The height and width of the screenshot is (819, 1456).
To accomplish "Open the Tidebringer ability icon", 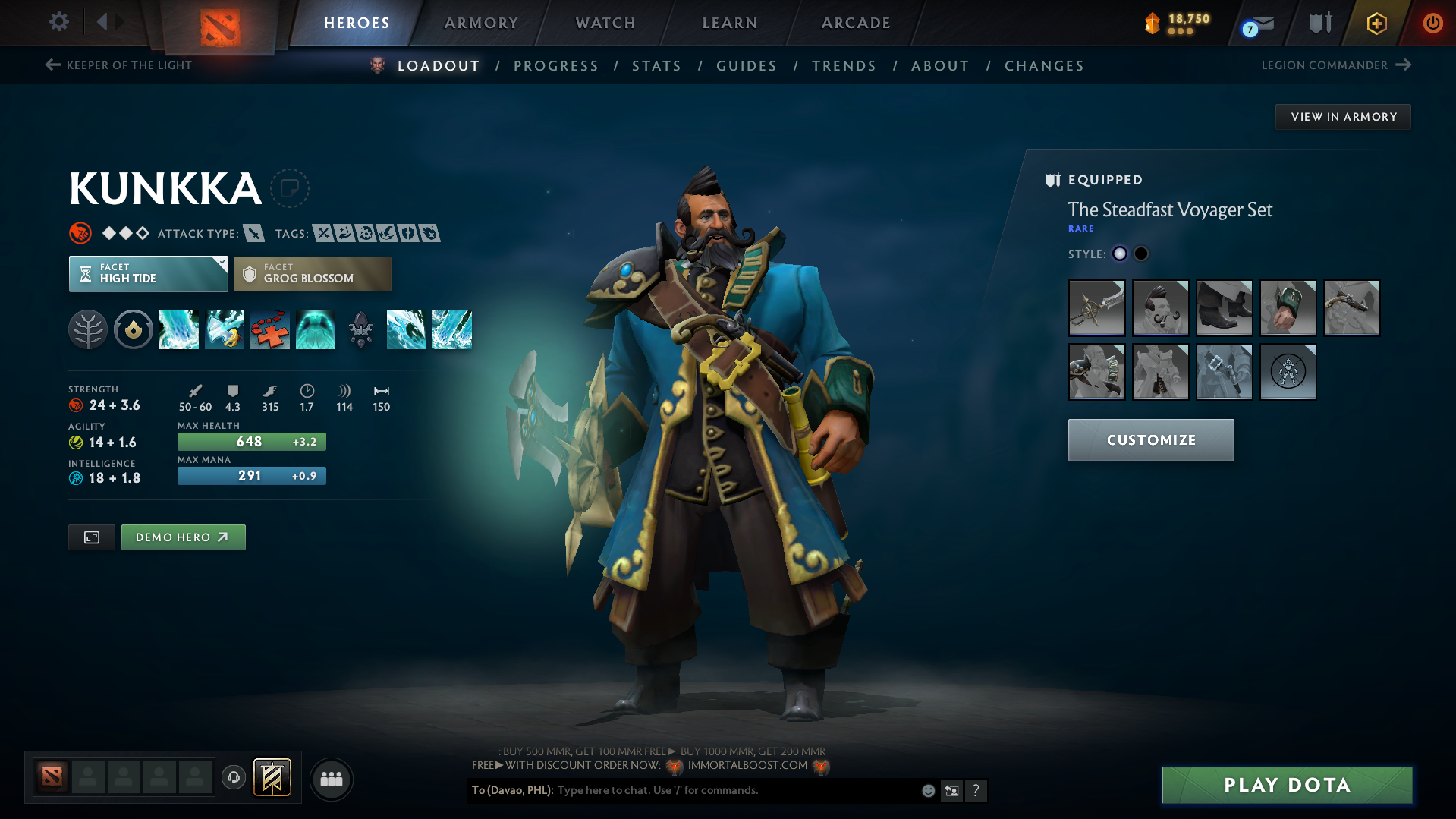I will pos(225,329).
